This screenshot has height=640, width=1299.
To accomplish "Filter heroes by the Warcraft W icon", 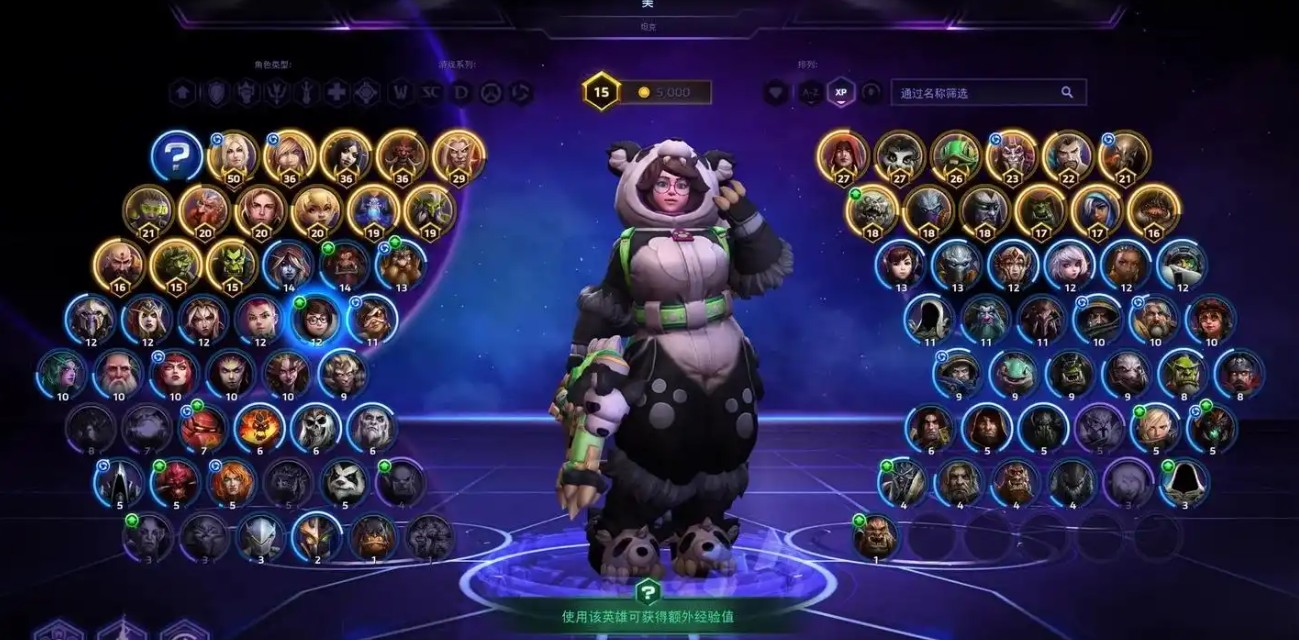I will pyautogui.click(x=401, y=93).
